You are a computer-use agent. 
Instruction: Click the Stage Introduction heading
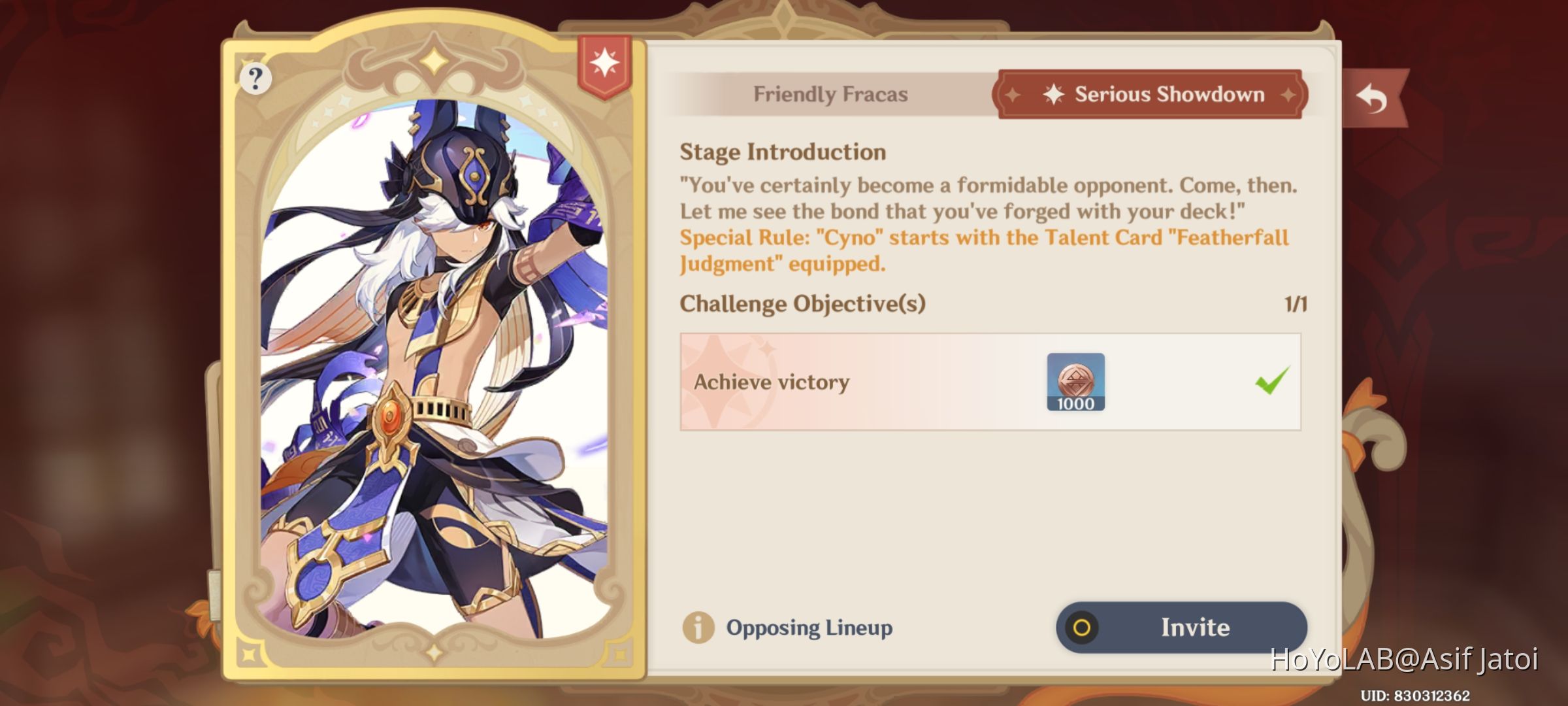tap(783, 152)
